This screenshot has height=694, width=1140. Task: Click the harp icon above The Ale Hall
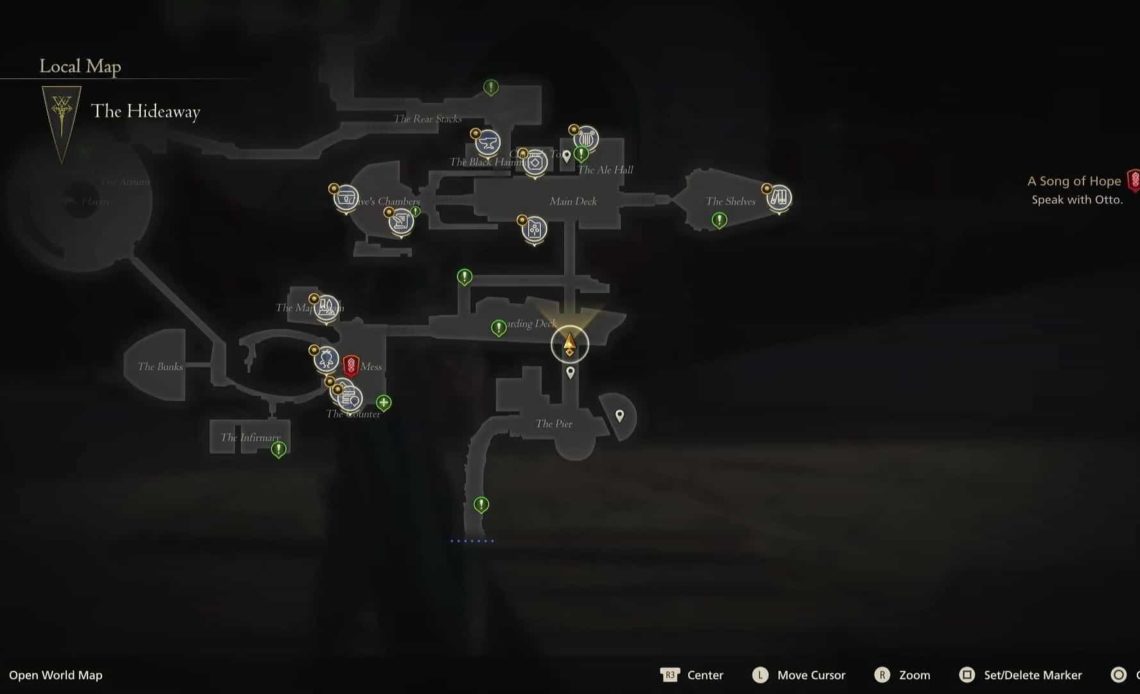click(x=583, y=139)
